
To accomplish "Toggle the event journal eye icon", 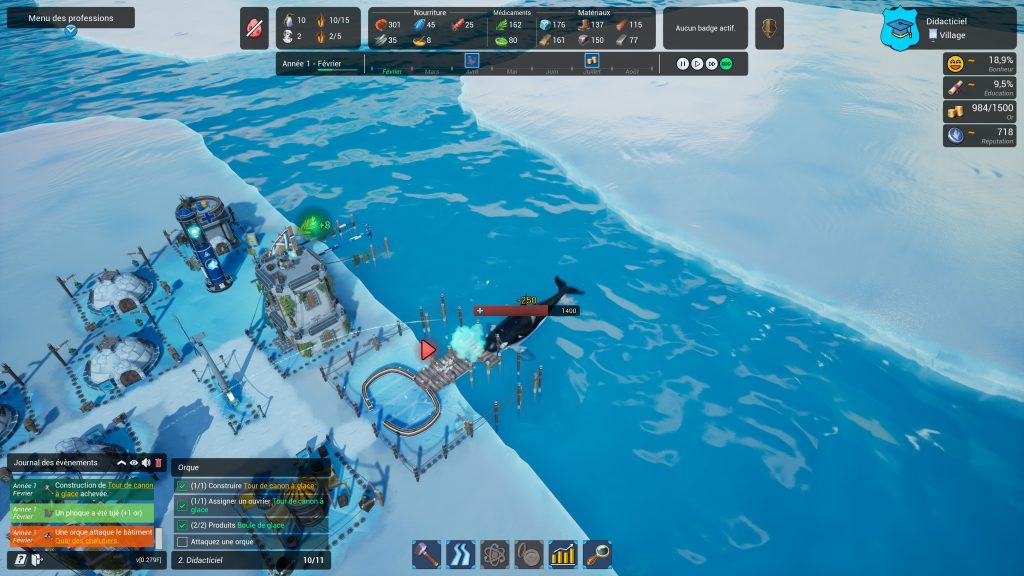I will [134, 463].
